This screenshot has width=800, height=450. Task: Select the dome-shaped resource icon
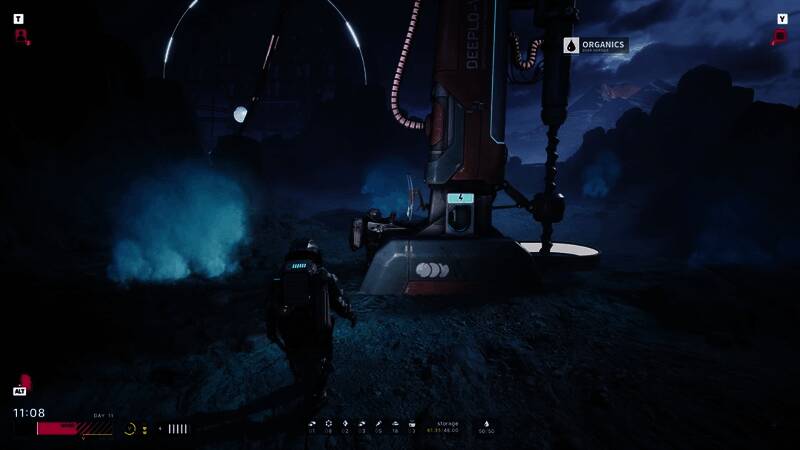click(395, 424)
